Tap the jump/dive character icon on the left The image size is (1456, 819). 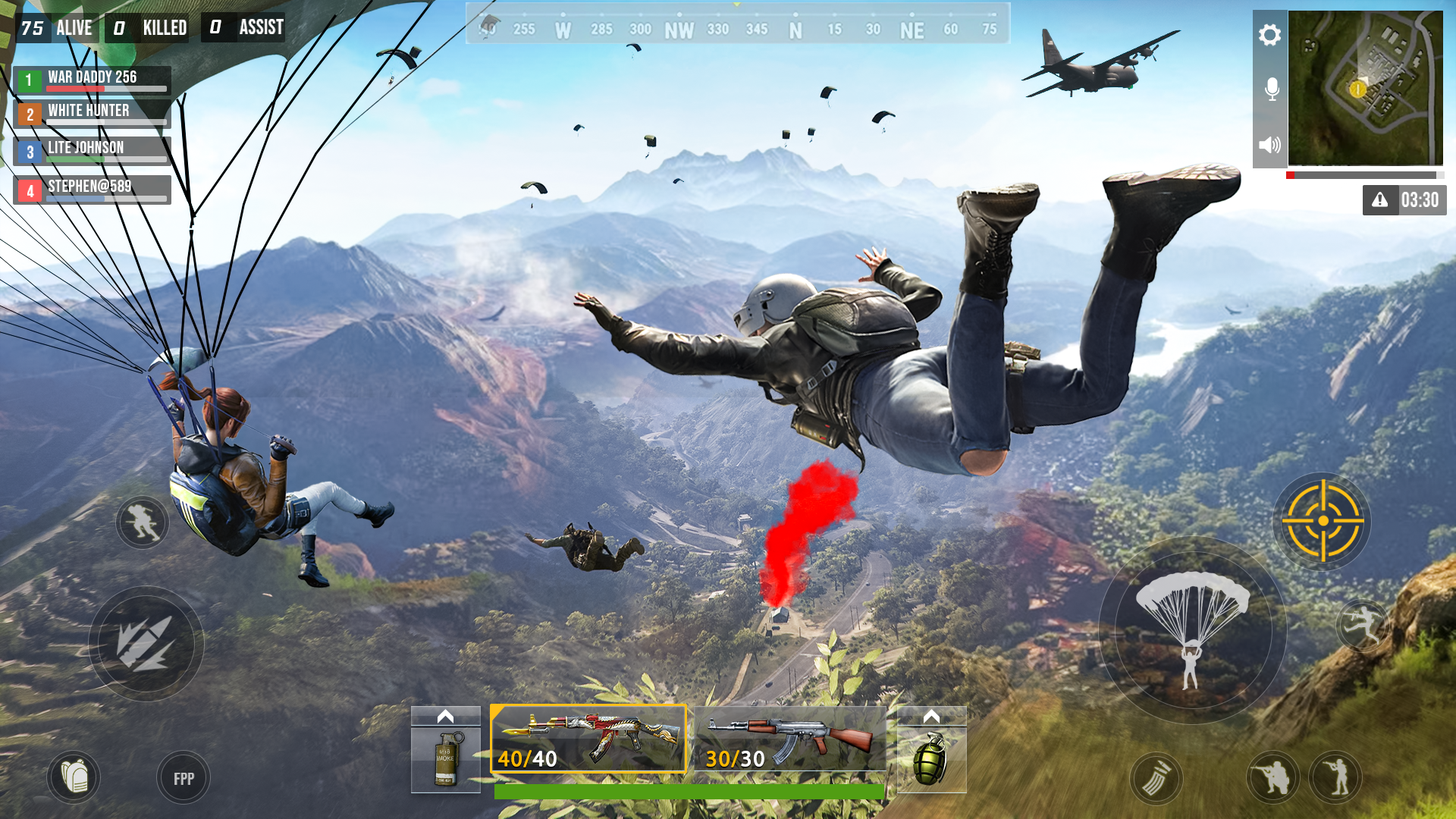tap(141, 522)
